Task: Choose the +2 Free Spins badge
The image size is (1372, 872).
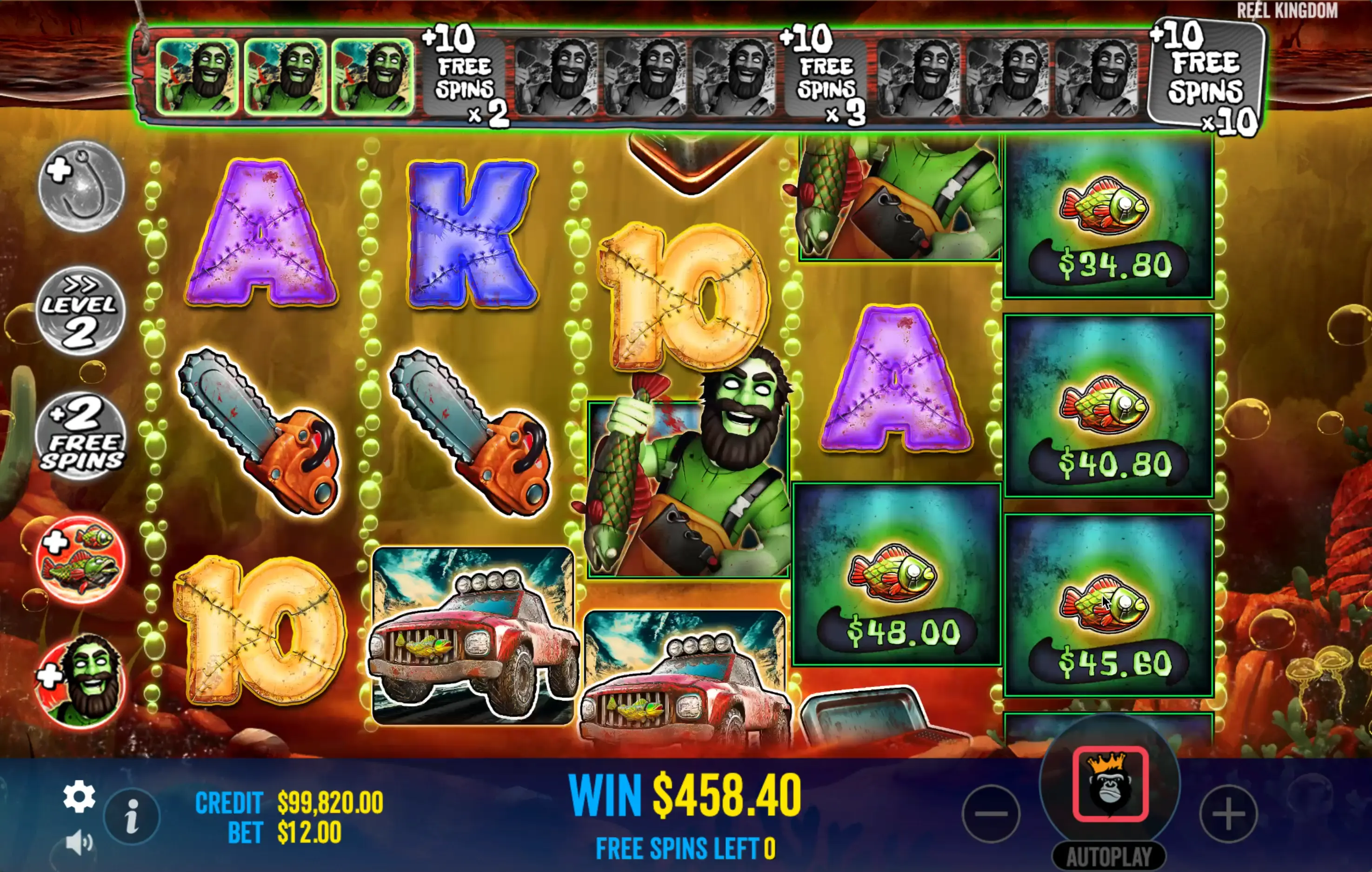Action: pyautogui.click(x=81, y=436)
